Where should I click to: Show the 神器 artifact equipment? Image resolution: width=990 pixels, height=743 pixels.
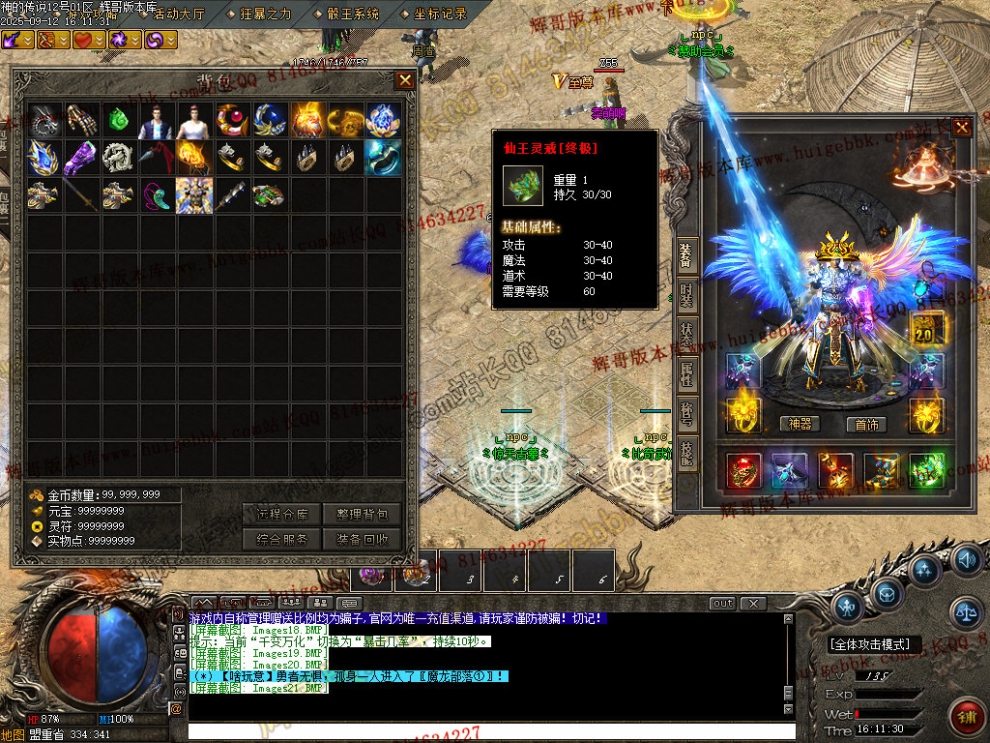(x=800, y=424)
